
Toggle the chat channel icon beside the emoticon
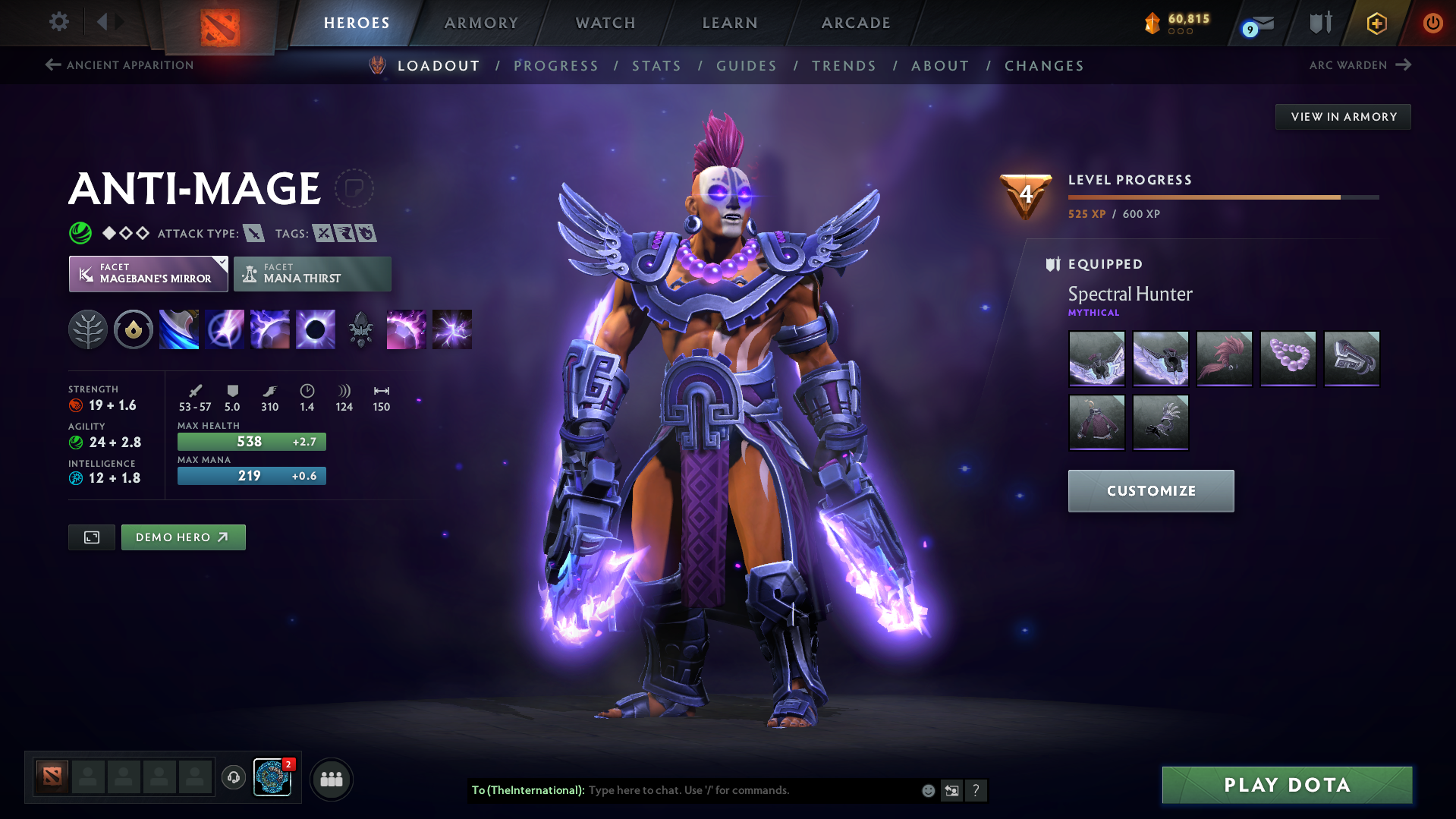951,790
